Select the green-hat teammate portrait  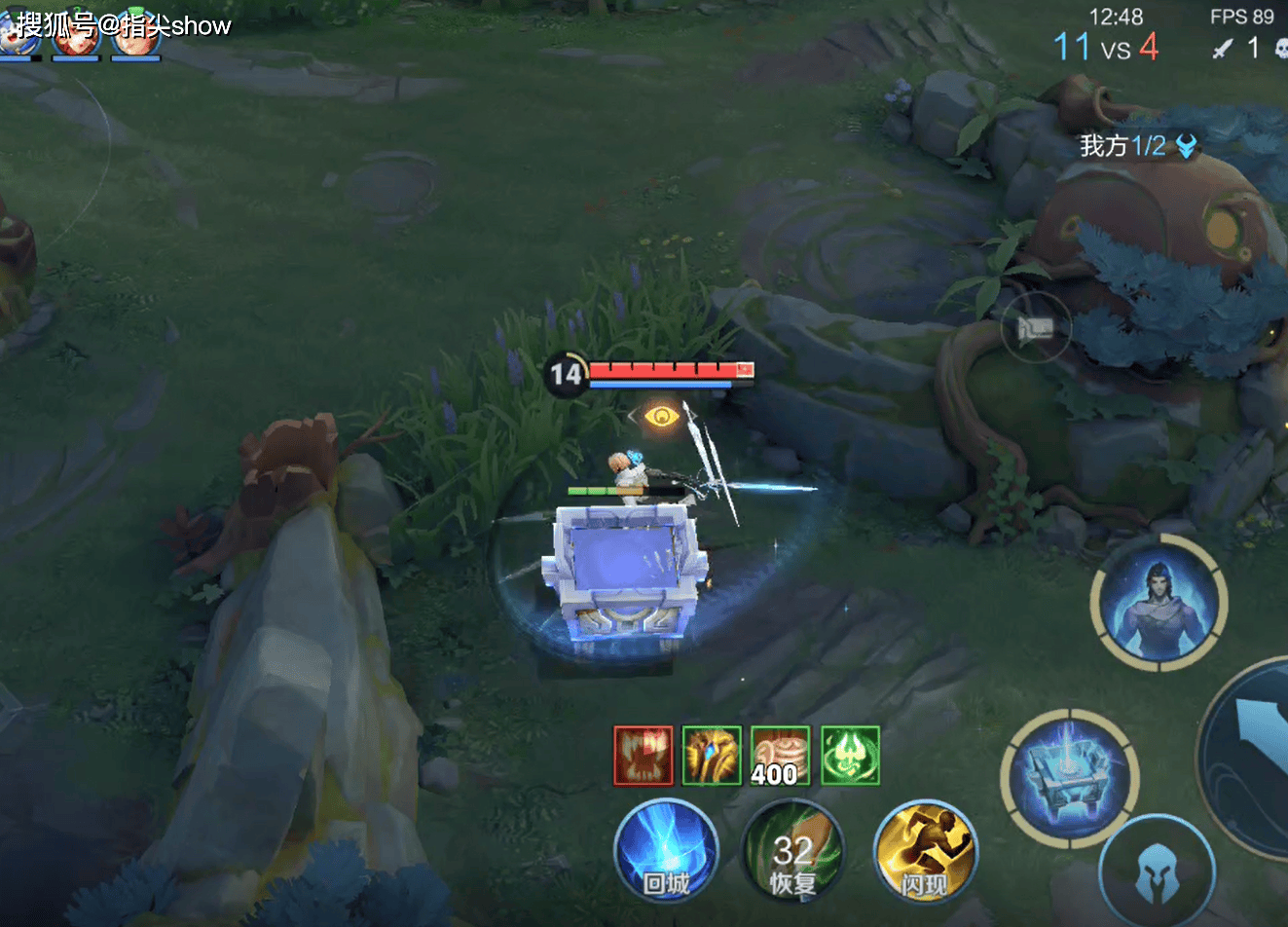tap(135, 36)
